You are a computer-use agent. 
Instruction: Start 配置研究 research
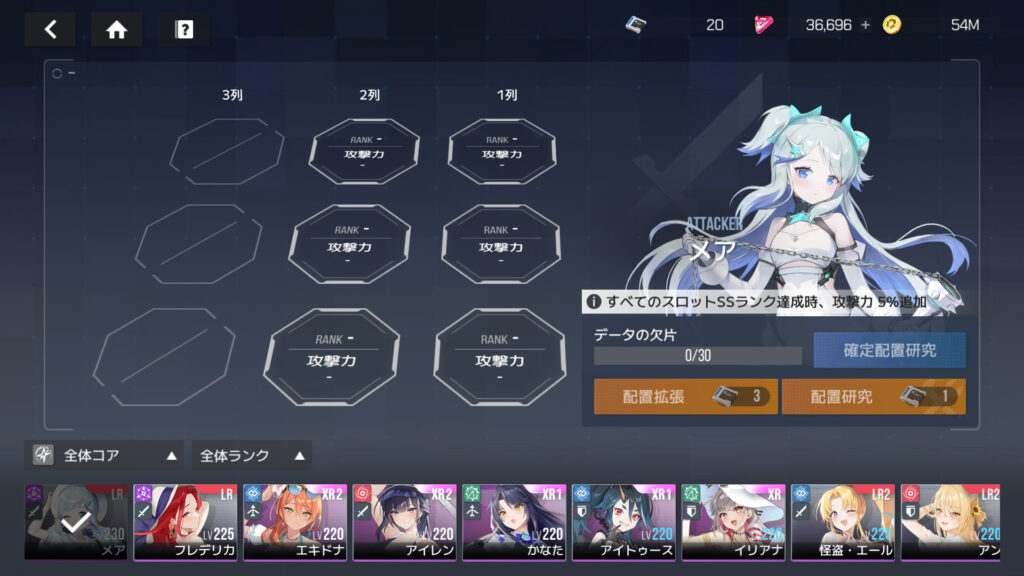(873, 396)
